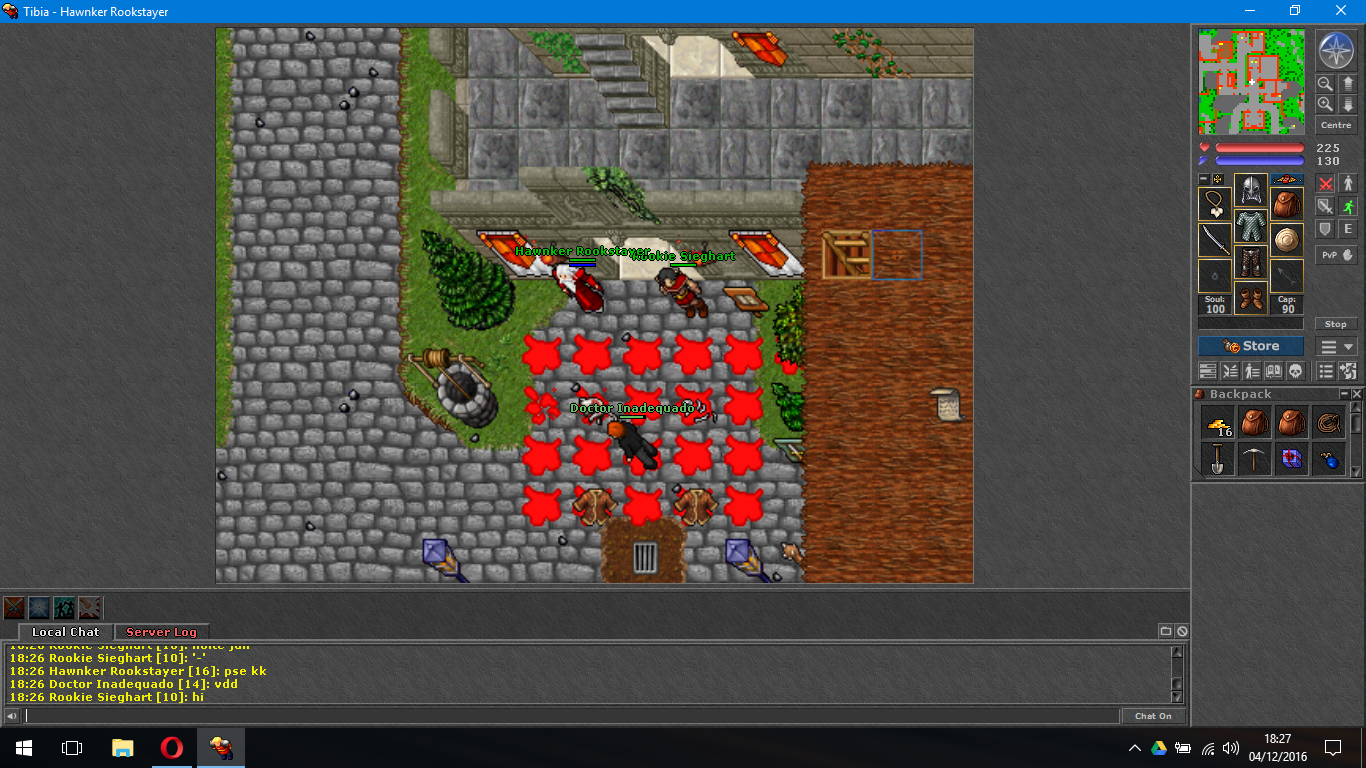Open the menu dropdown beside Store
This screenshot has width=1366, height=768.
1335,346
